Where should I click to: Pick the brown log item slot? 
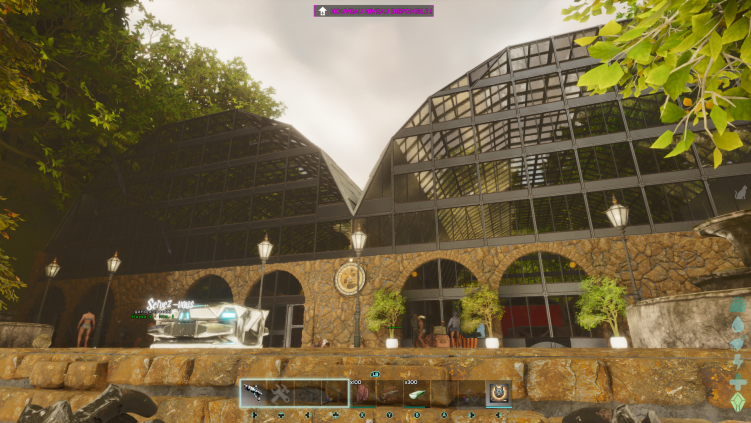coord(389,394)
